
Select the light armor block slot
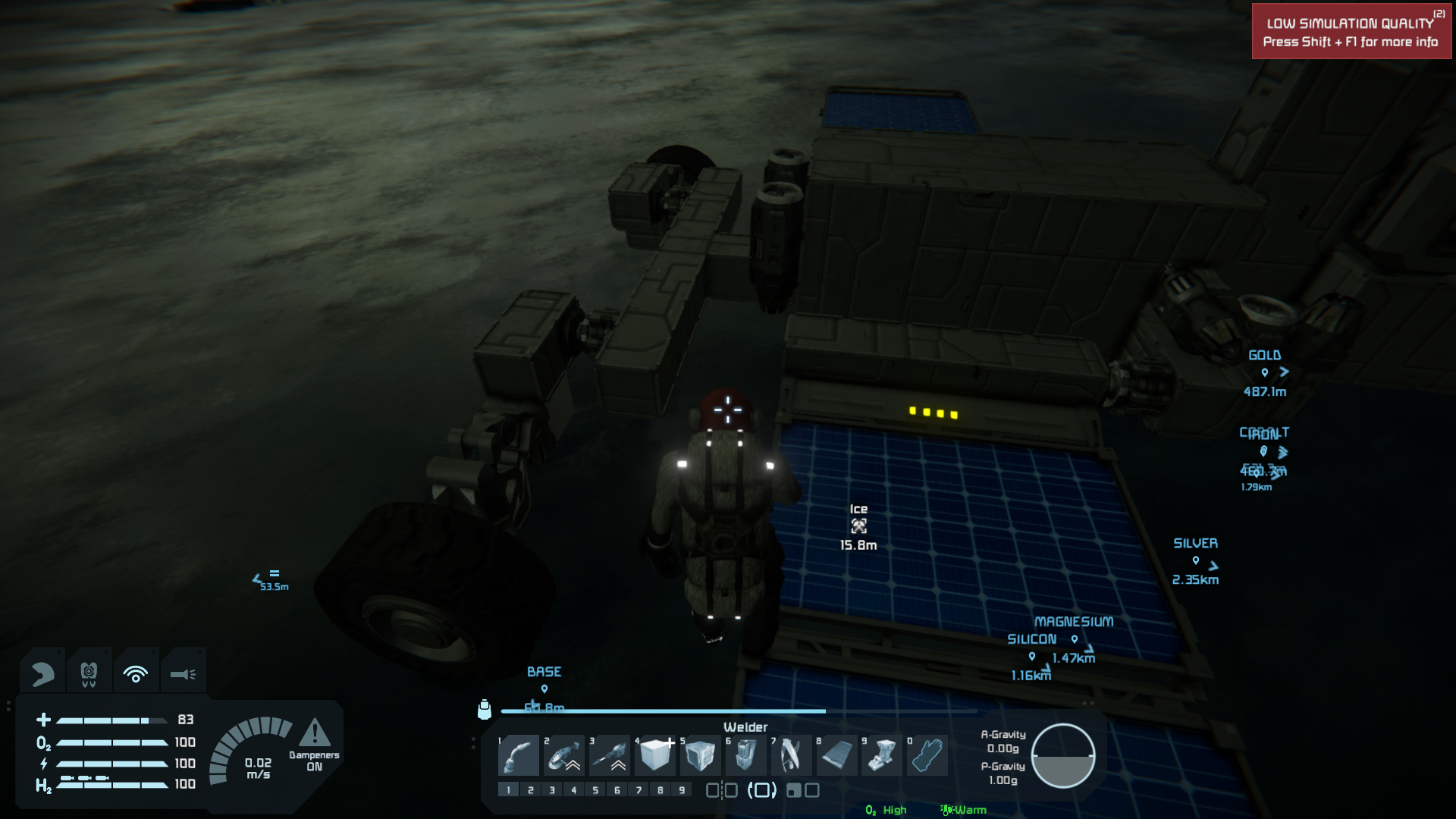coord(655,755)
